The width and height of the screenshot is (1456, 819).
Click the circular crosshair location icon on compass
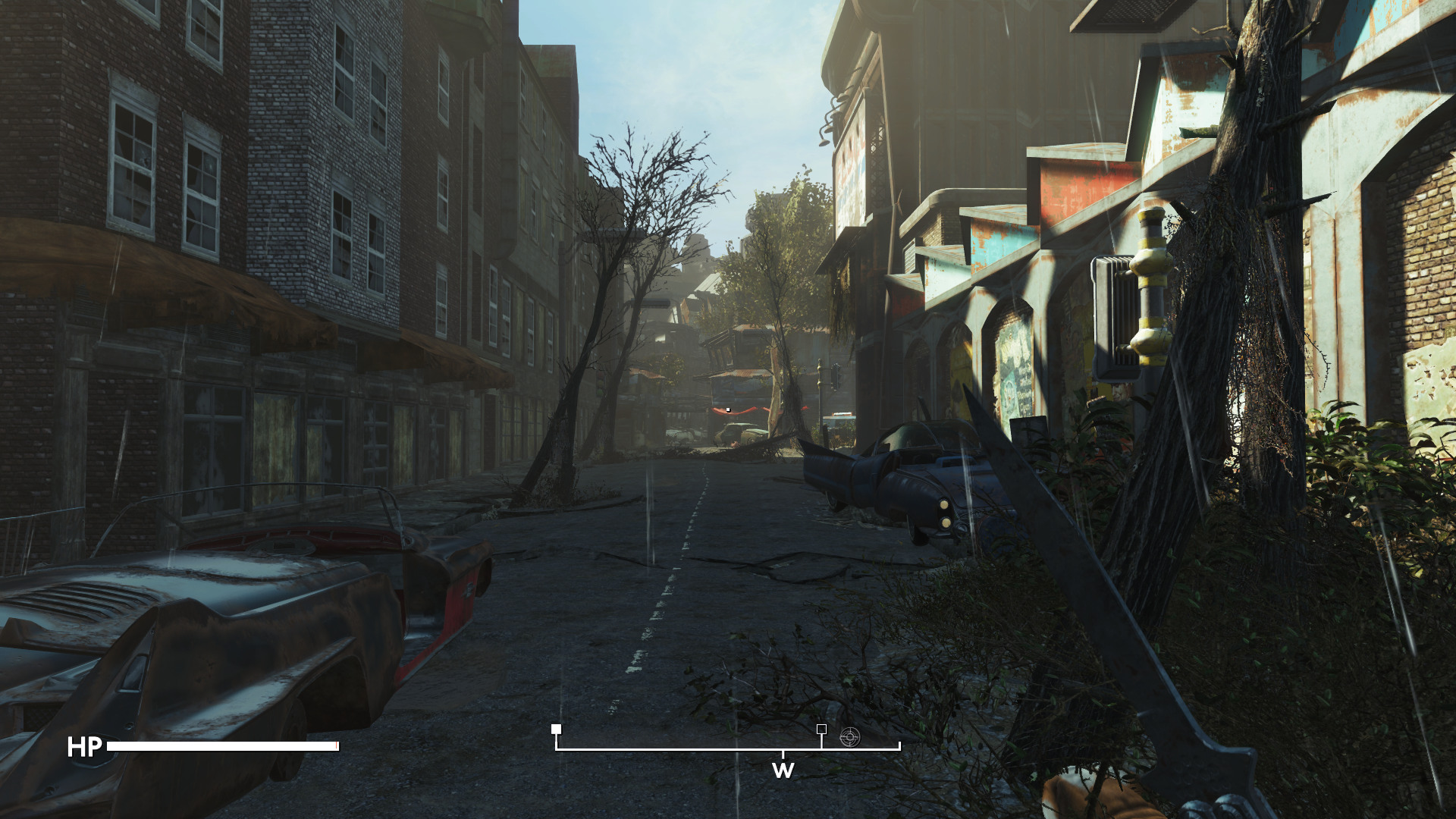pyautogui.click(x=849, y=736)
